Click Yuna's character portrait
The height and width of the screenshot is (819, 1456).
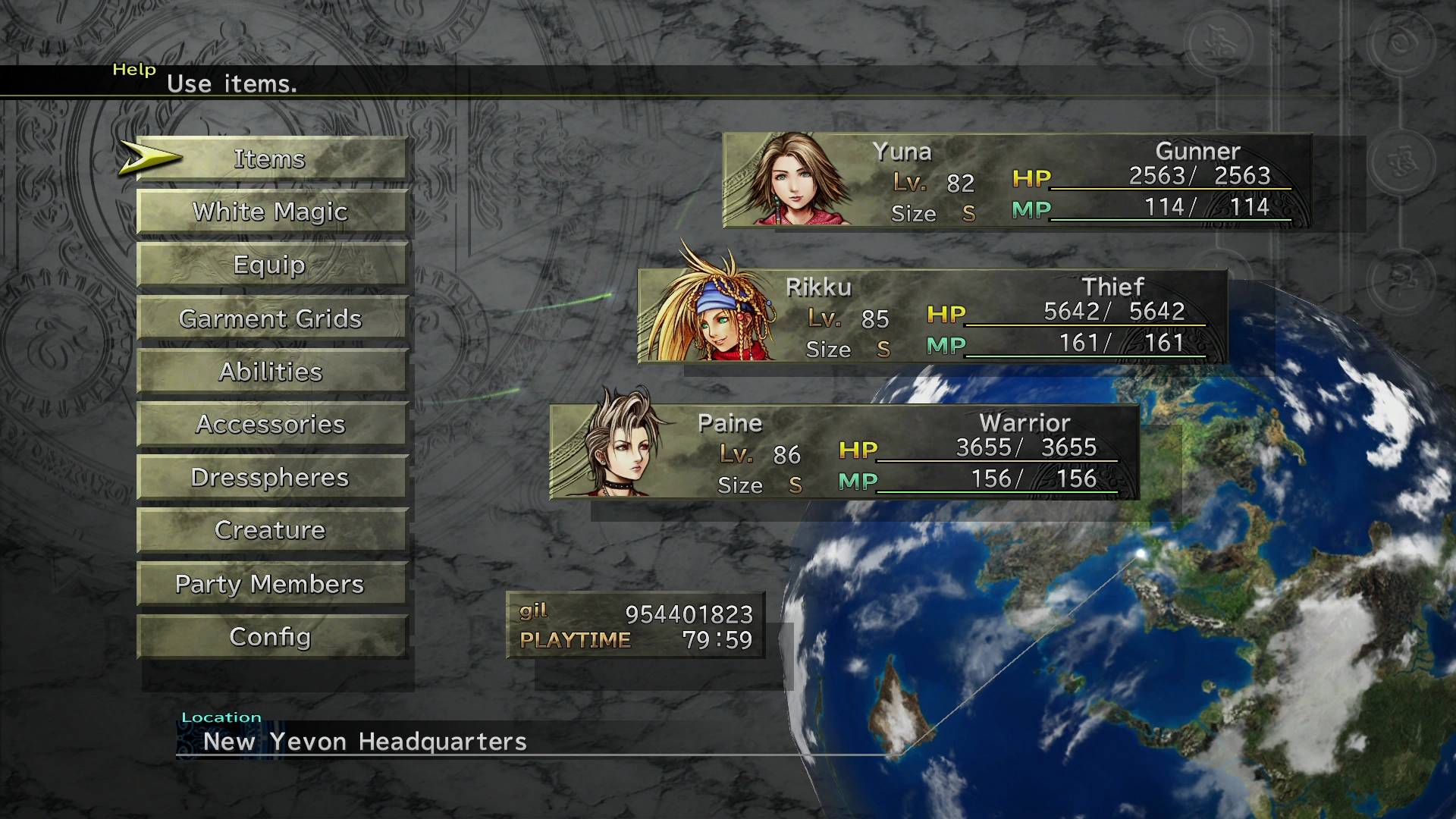[785, 182]
